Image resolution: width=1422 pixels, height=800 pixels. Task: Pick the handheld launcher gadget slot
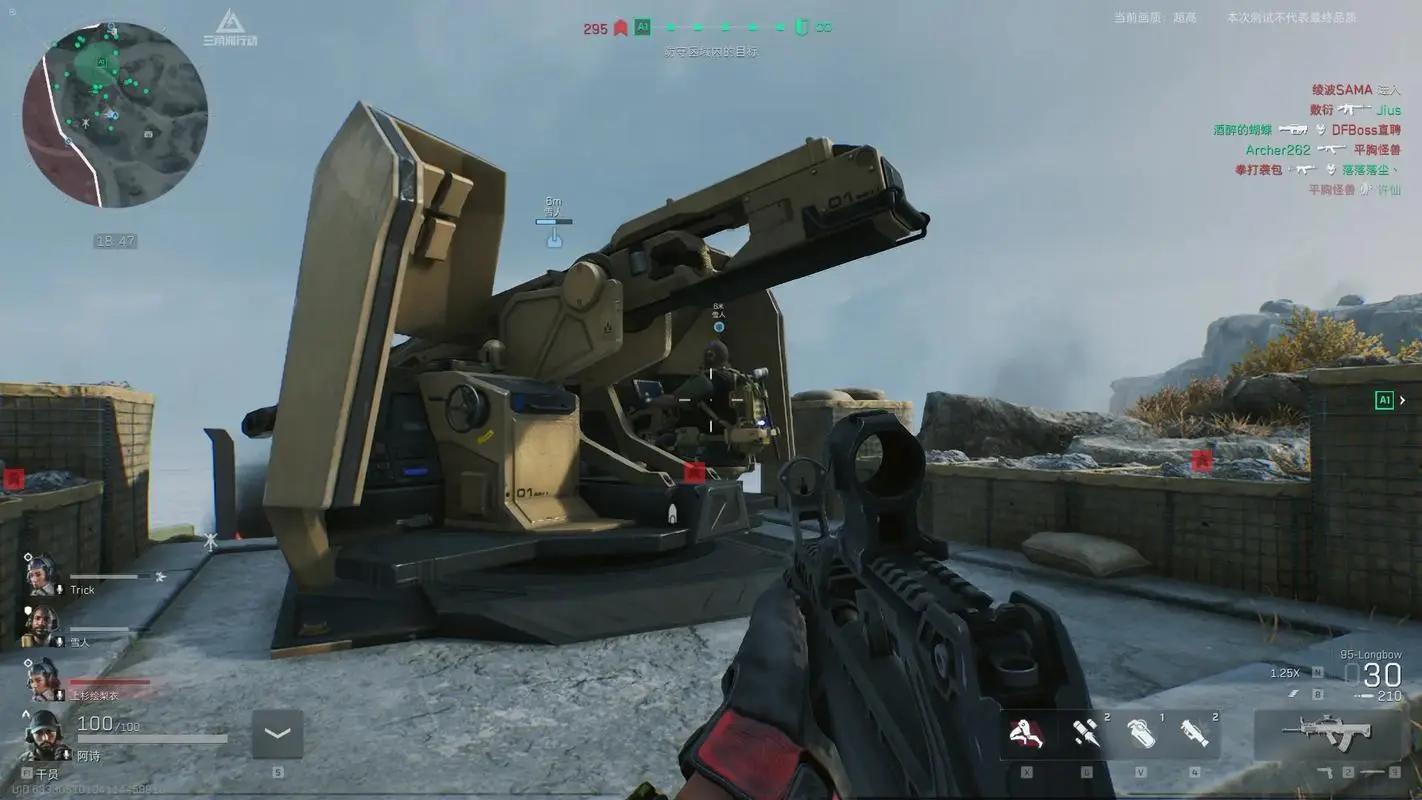[x=1194, y=735]
